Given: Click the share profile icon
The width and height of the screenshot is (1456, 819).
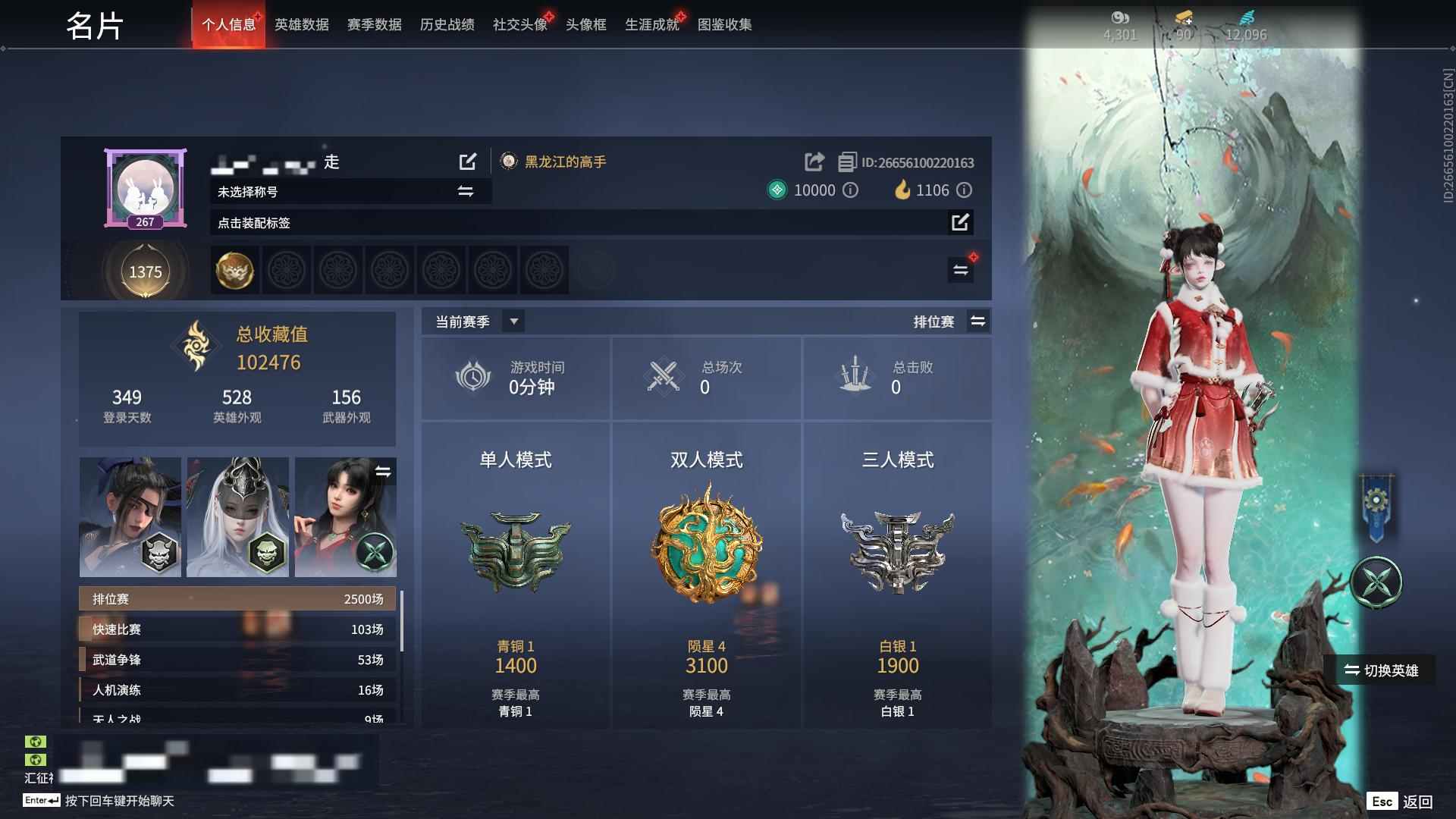Looking at the screenshot, I should 814,162.
